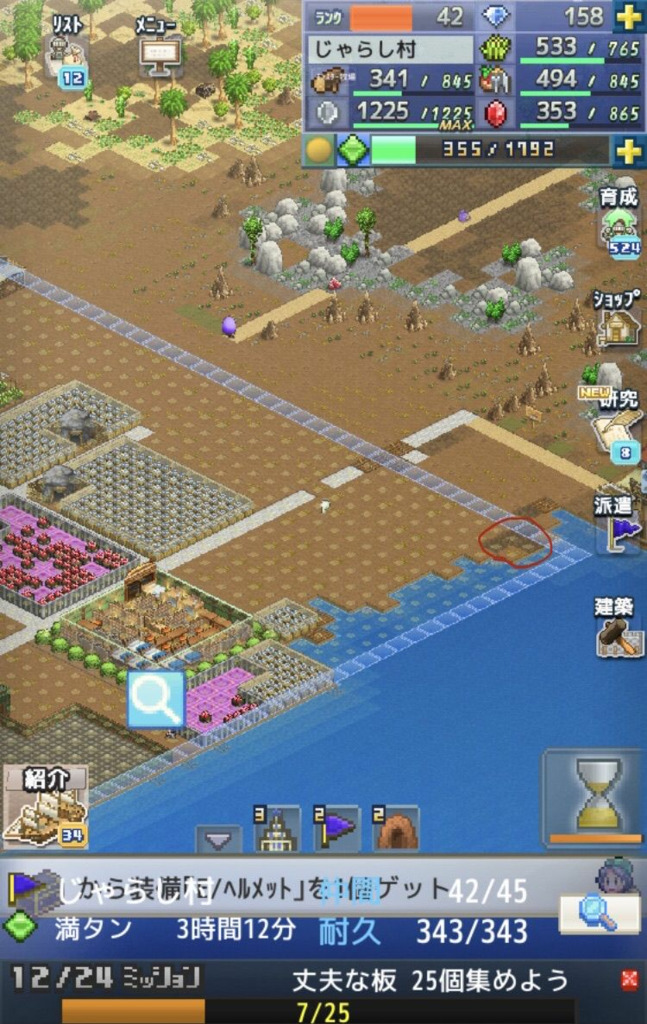647x1024 pixels.
Task: Close the mission bar with the red X
Action: 629,979
